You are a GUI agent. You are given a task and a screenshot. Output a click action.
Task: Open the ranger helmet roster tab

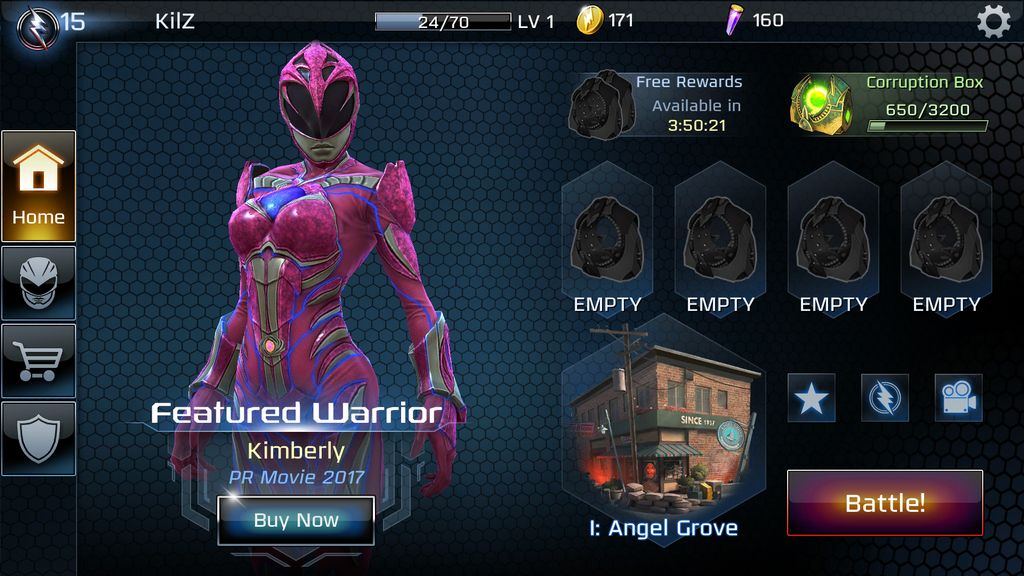click(38, 283)
